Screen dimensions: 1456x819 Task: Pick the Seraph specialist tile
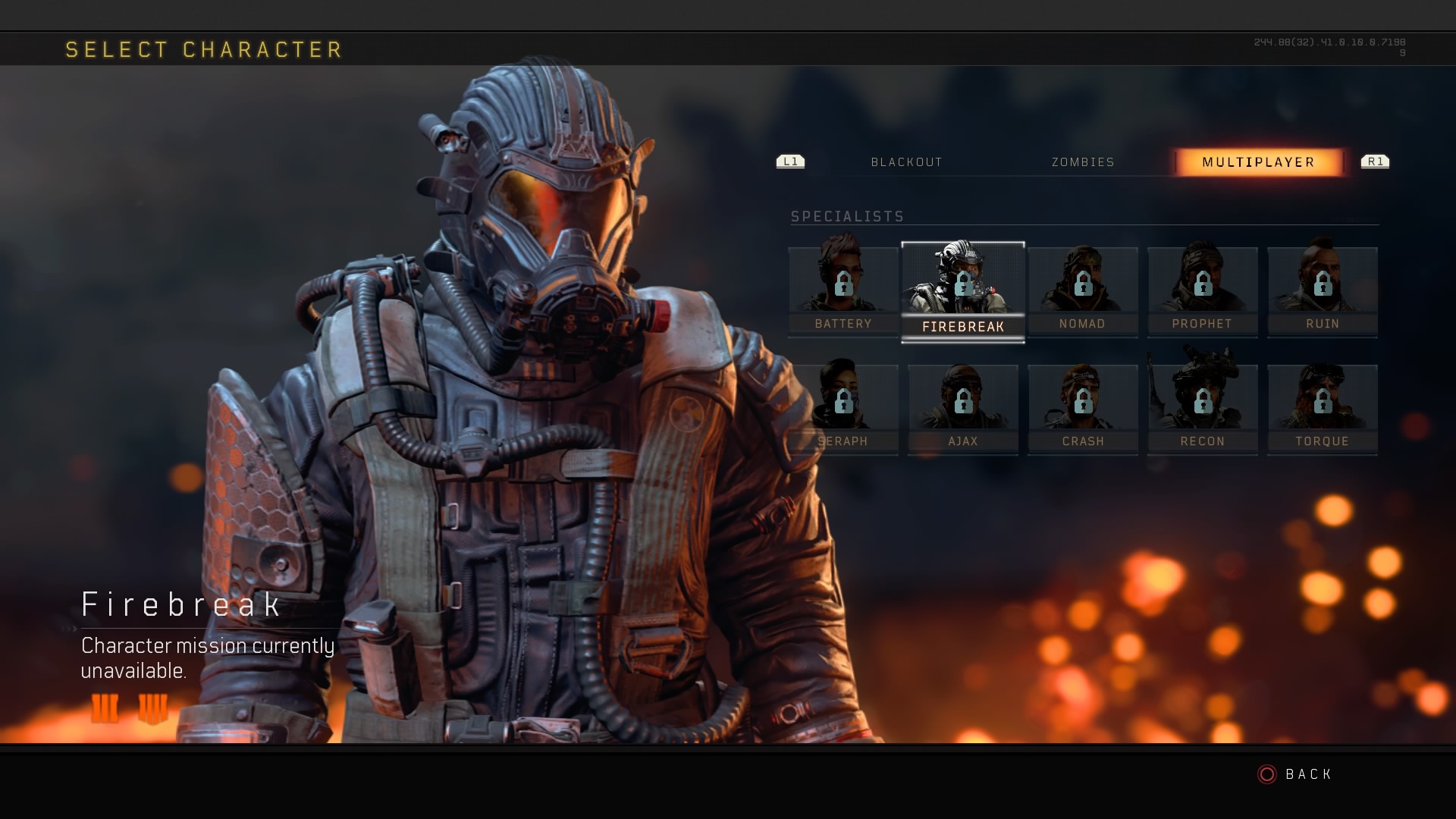(843, 409)
